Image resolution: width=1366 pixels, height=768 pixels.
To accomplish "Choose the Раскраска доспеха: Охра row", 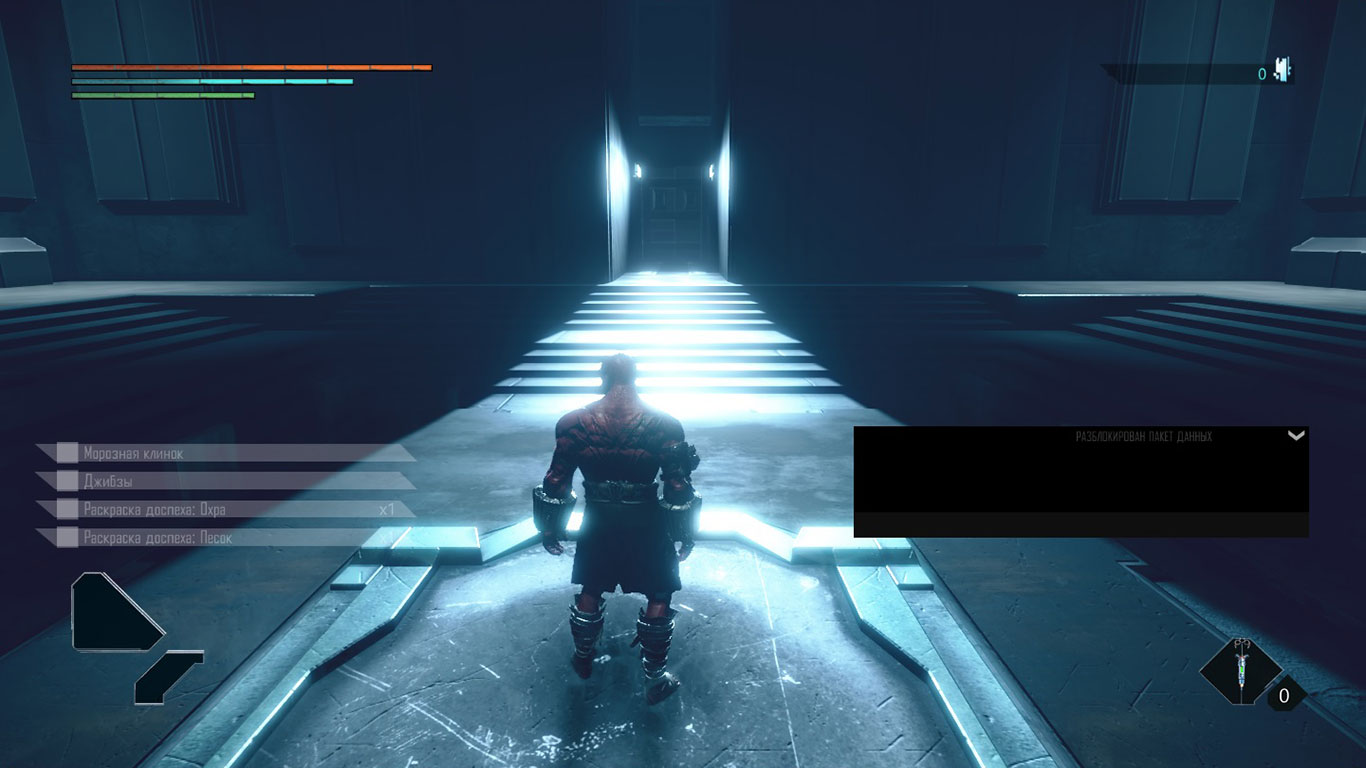I will click(x=225, y=509).
